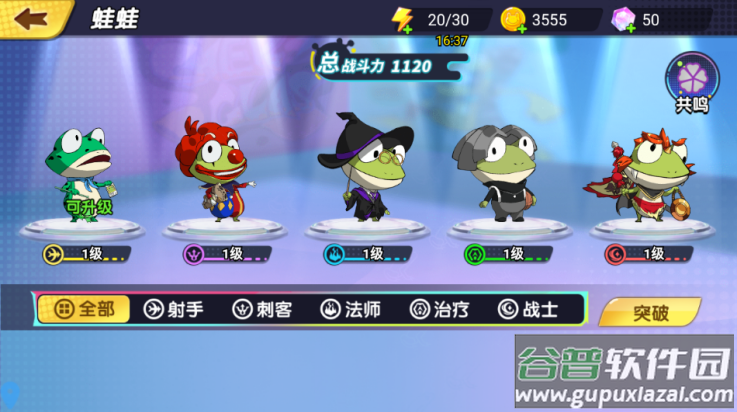Open the 共鸣 resonance clover button
The width and height of the screenshot is (737, 412).
691,83
